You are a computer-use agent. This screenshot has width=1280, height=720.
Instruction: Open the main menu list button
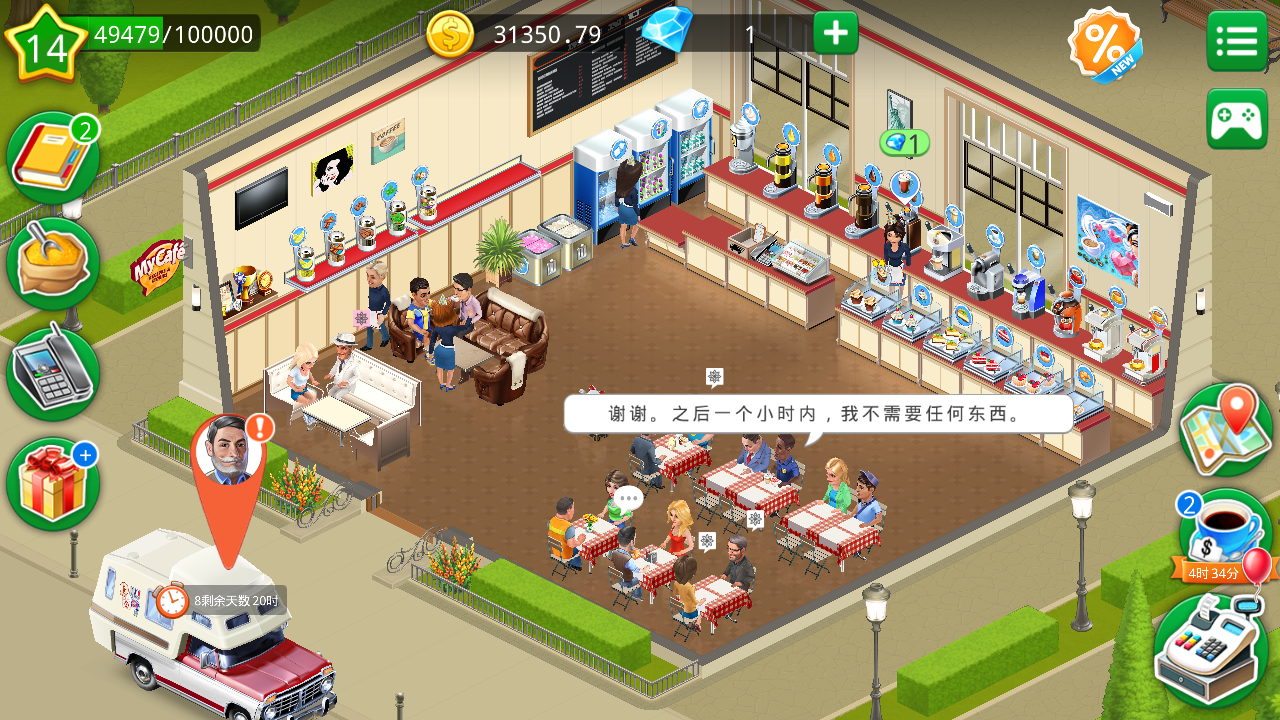(1236, 40)
